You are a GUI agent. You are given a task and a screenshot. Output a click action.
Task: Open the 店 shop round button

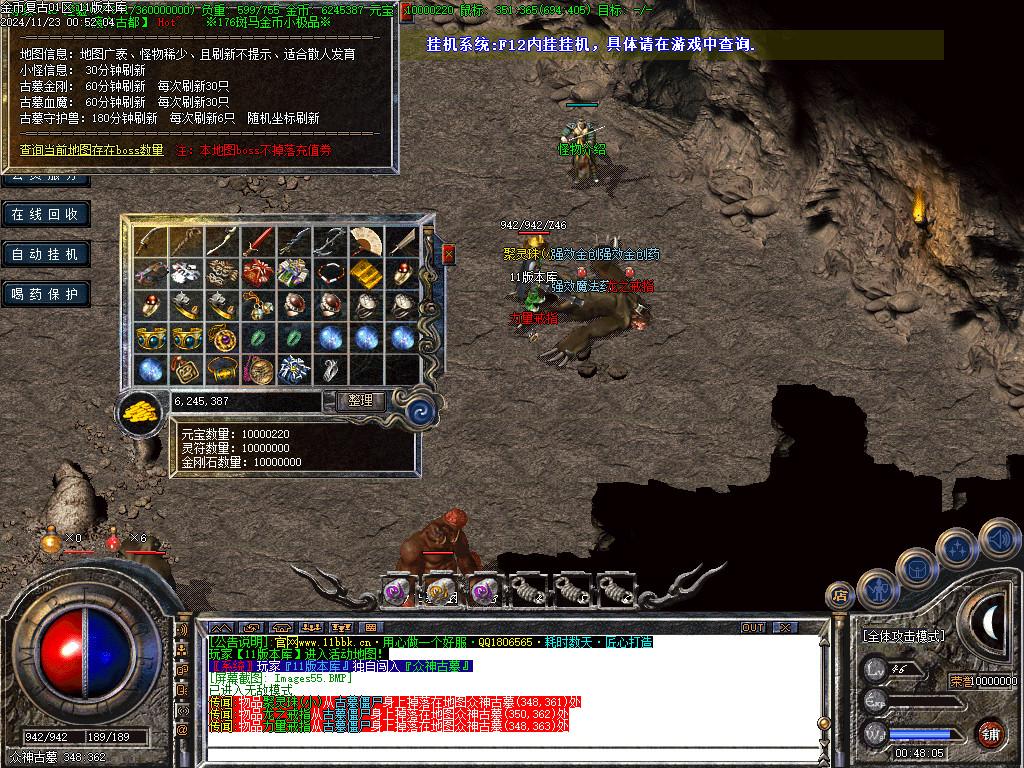point(839,596)
